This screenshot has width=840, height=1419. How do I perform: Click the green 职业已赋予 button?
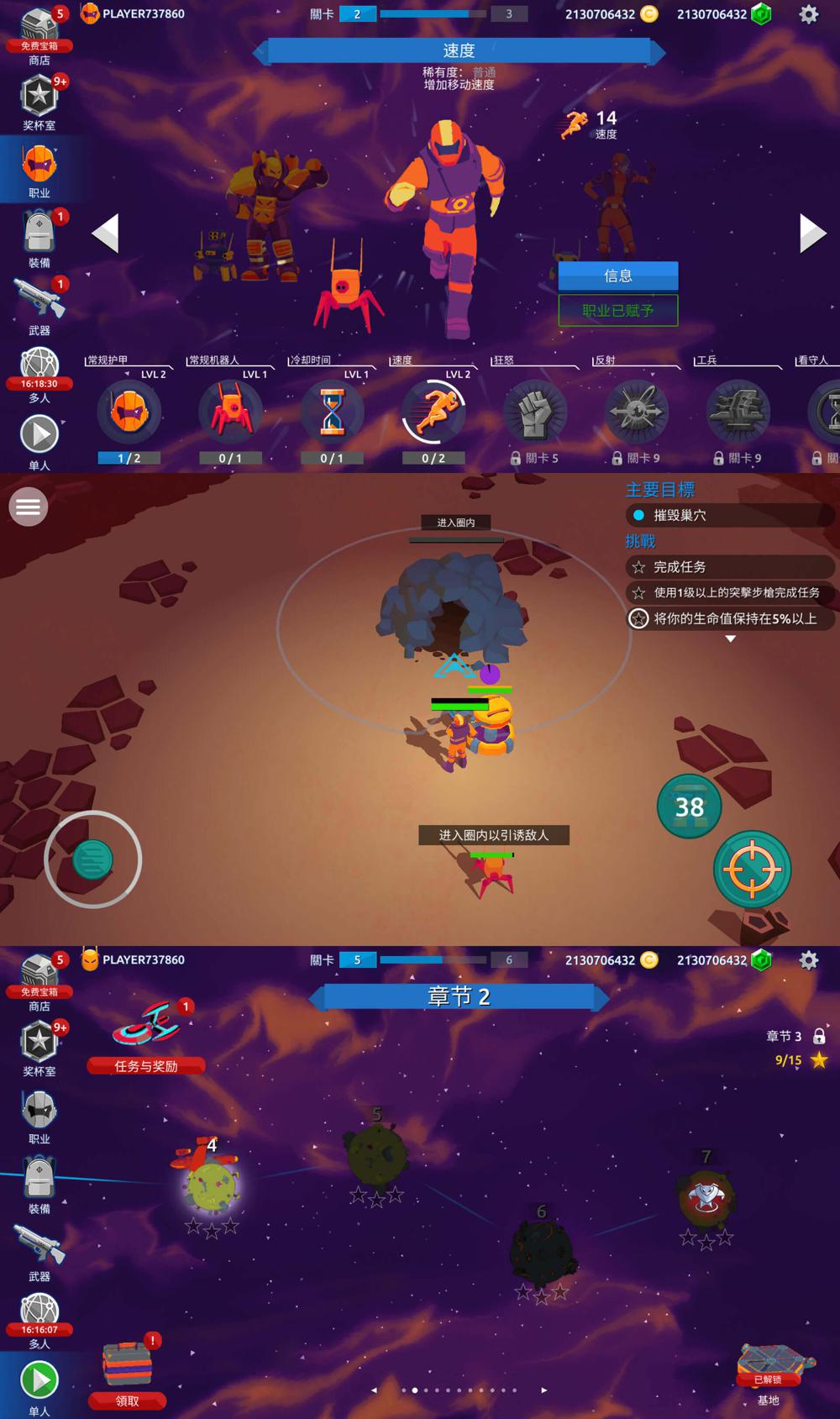click(x=617, y=310)
